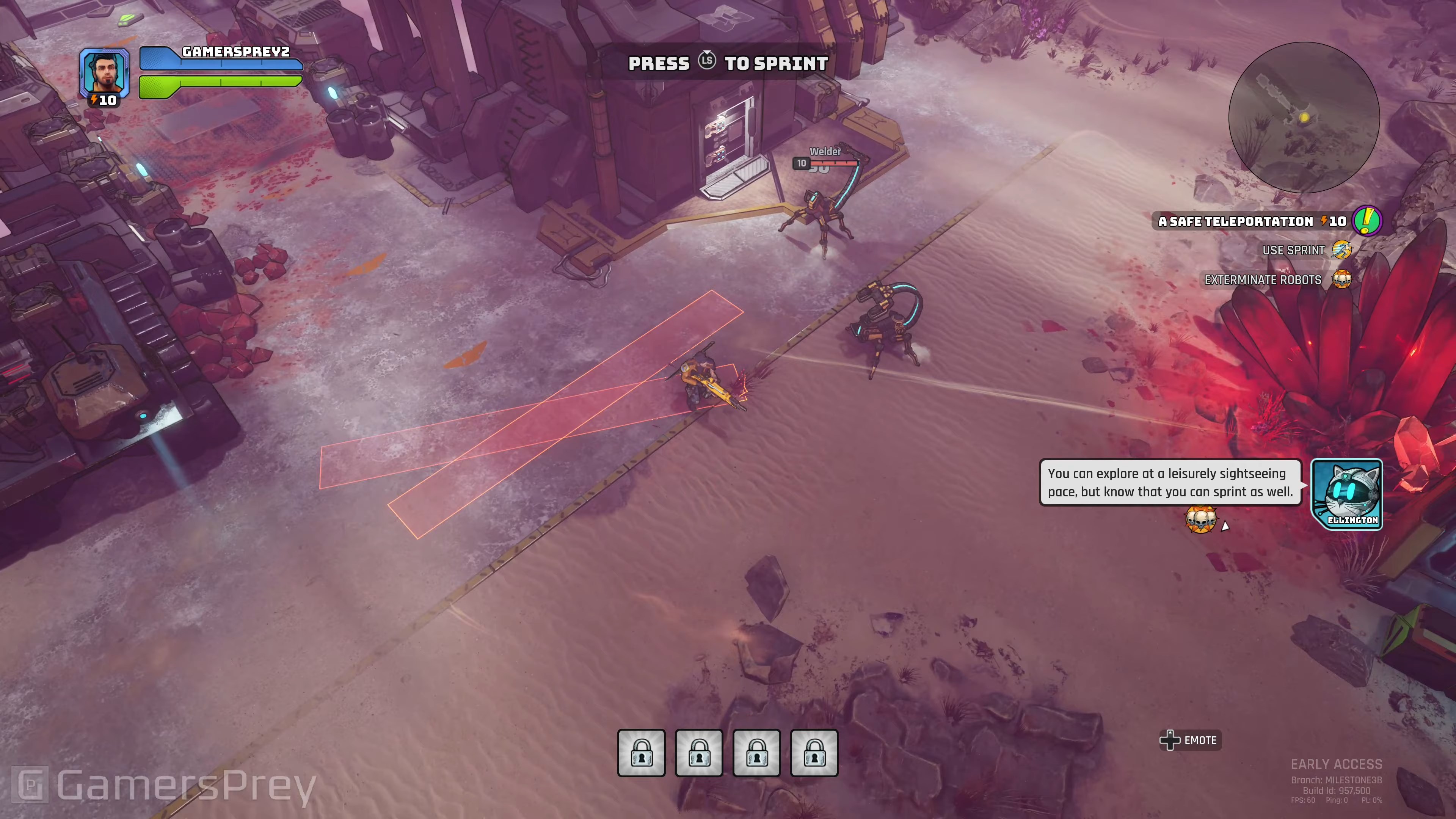The width and height of the screenshot is (1456, 819).
Task: Click the green exclamation quest icon
Action: [1367, 221]
